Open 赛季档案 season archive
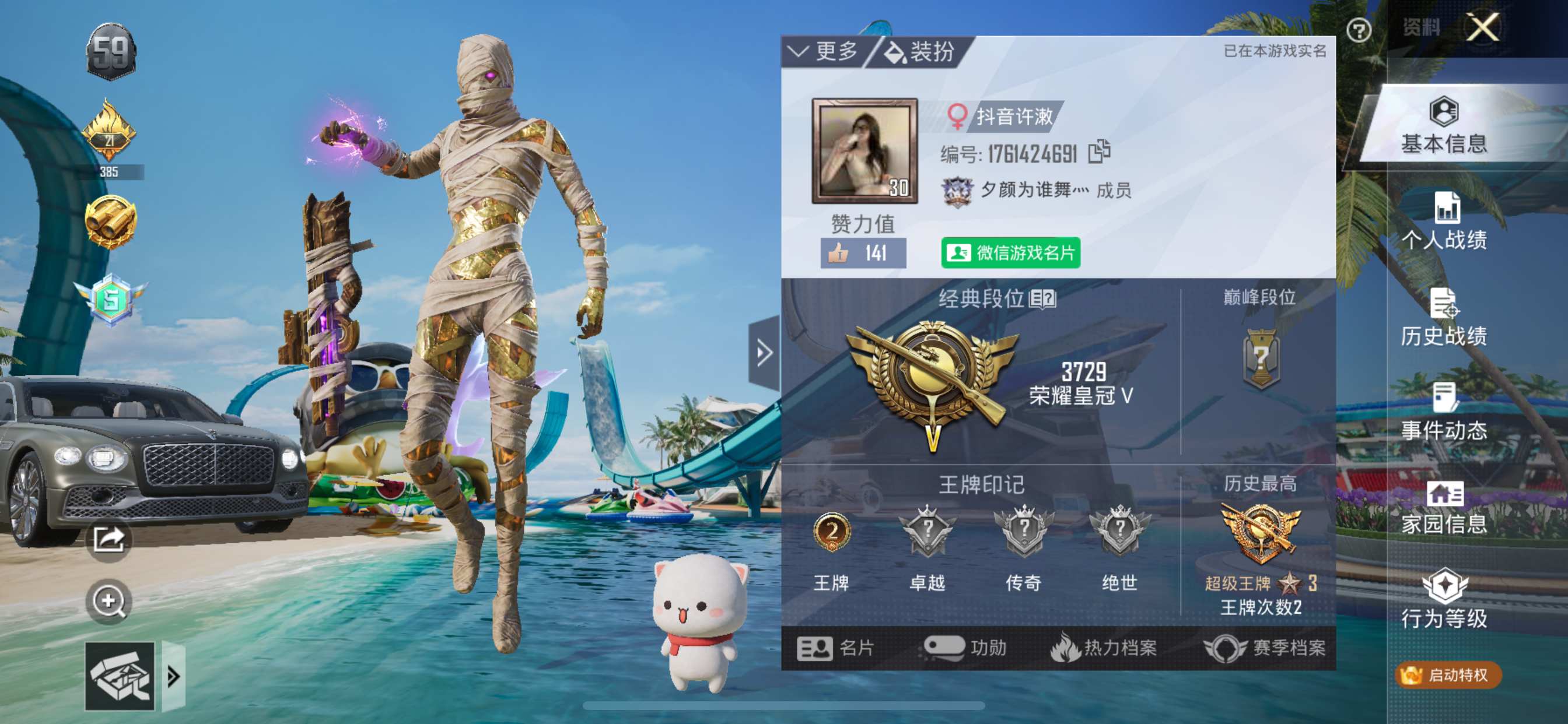1568x724 pixels. click(x=1265, y=648)
